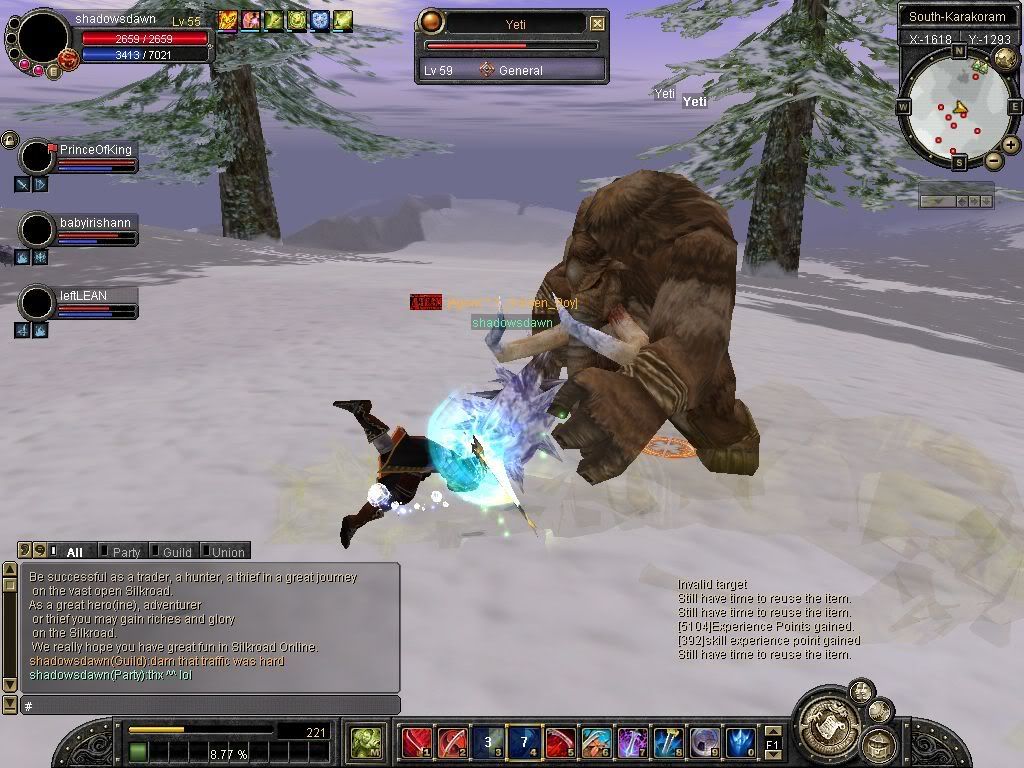
Task: Open the Union chat tab
Action: pos(227,551)
